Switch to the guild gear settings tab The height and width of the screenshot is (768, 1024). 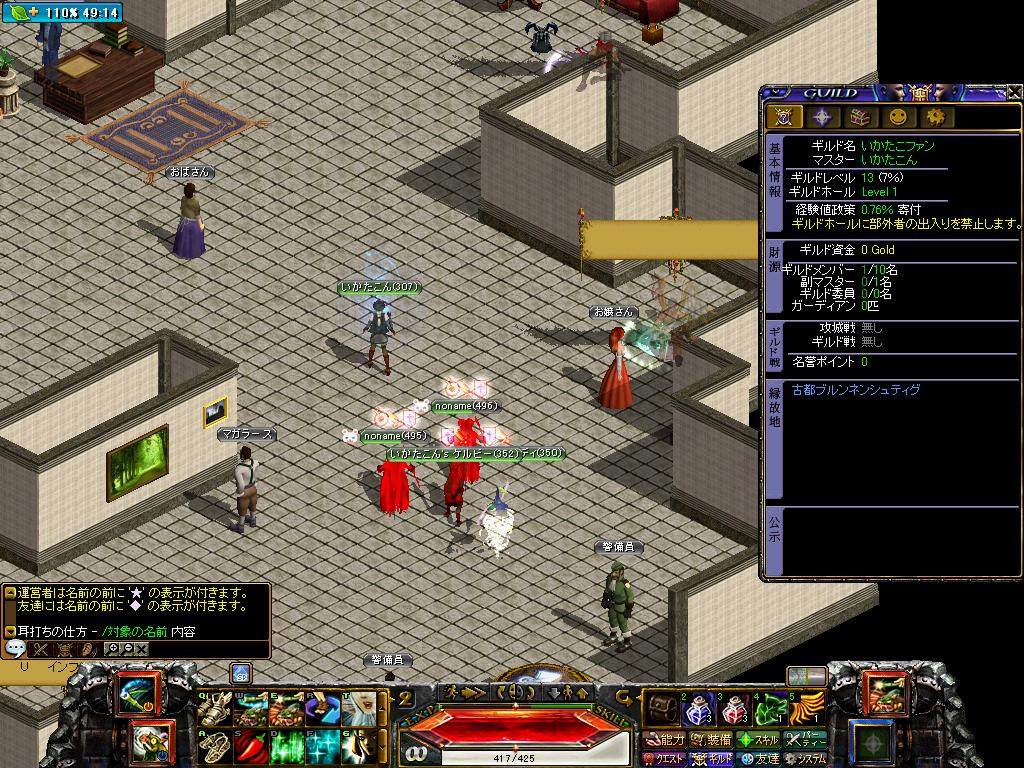[936, 117]
